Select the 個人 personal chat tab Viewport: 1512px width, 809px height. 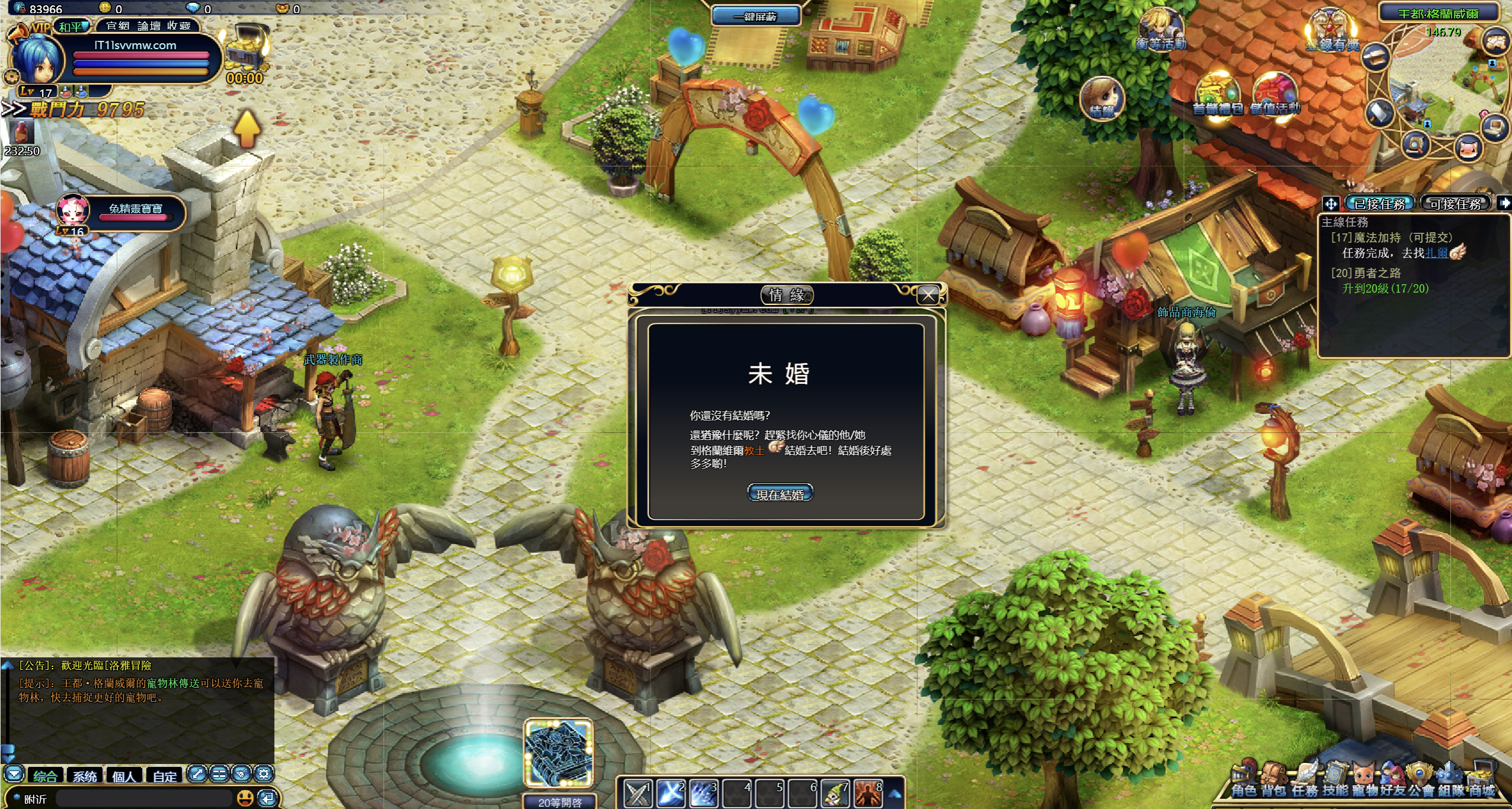coord(124,776)
